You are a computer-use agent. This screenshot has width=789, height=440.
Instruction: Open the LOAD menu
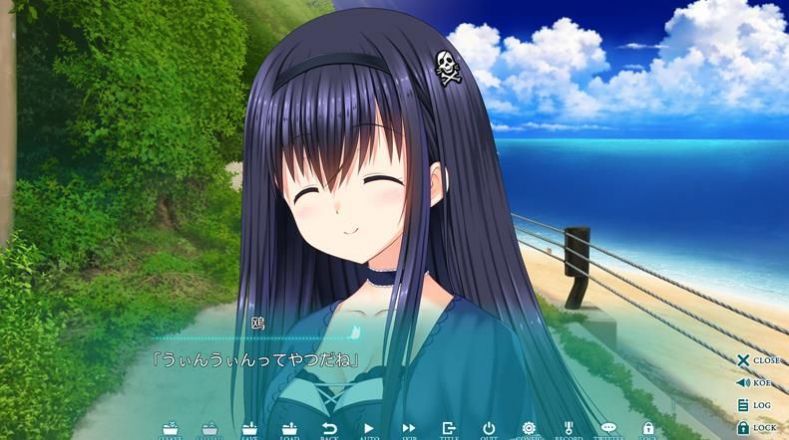pyautogui.click(x=289, y=430)
